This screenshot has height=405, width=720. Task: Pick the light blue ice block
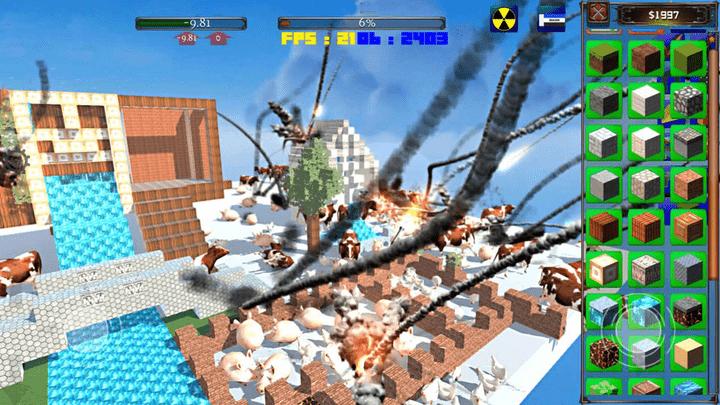tap(605, 310)
